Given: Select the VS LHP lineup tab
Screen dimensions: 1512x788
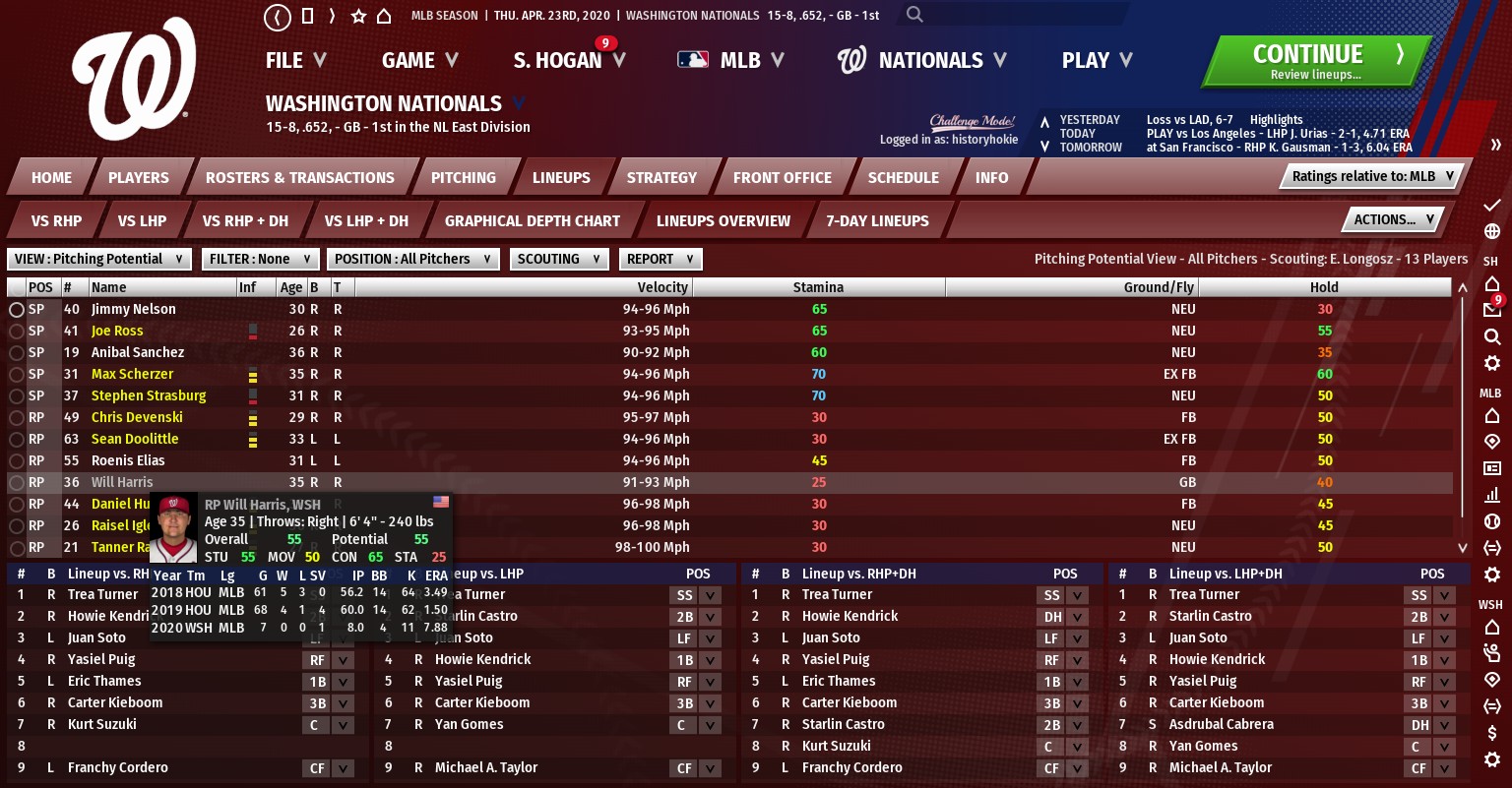Looking at the screenshot, I should click(x=142, y=221).
